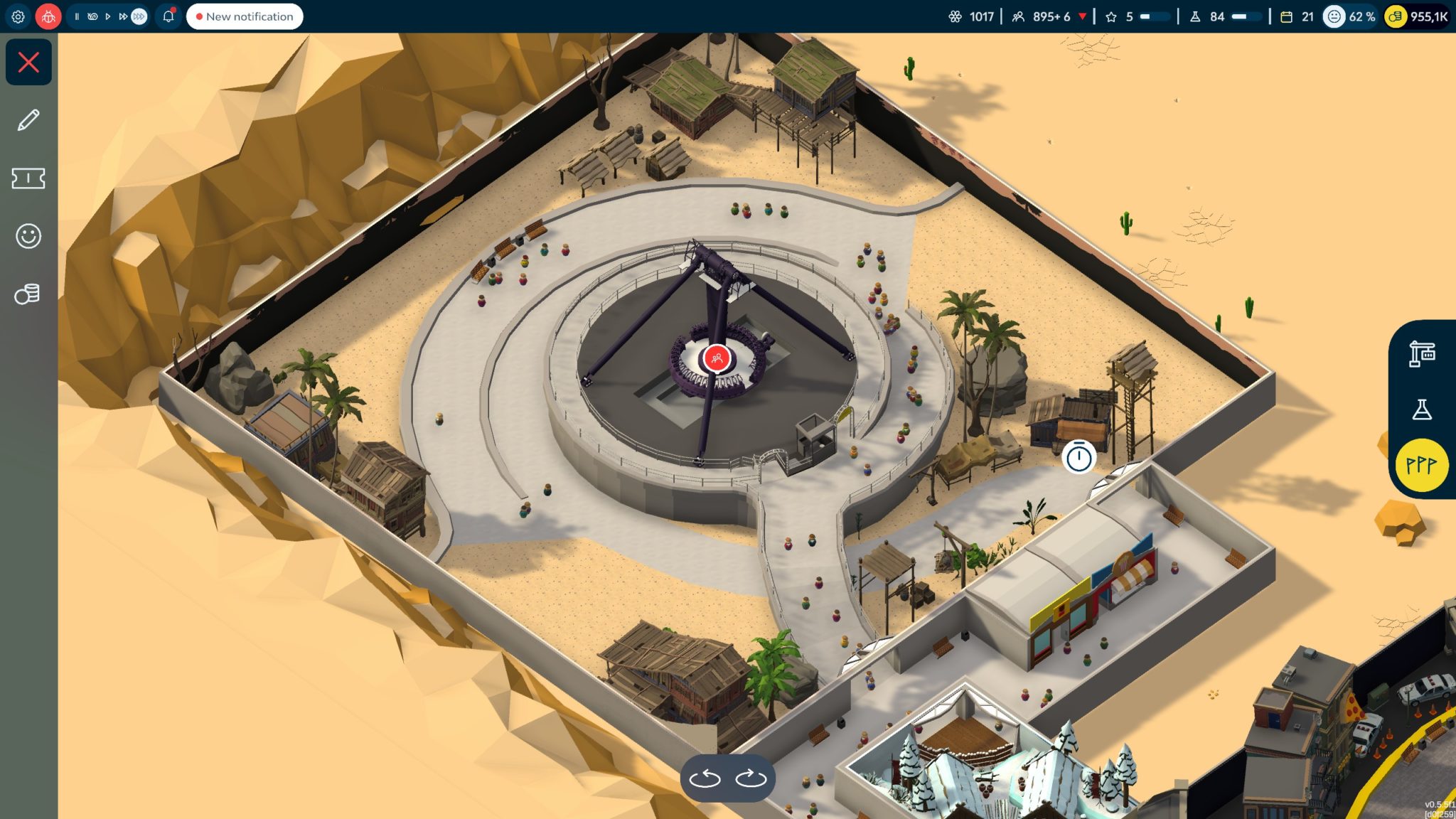The width and height of the screenshot is (1456, 819).
Task: Open the coins finance panel
Action: (28, 294)
